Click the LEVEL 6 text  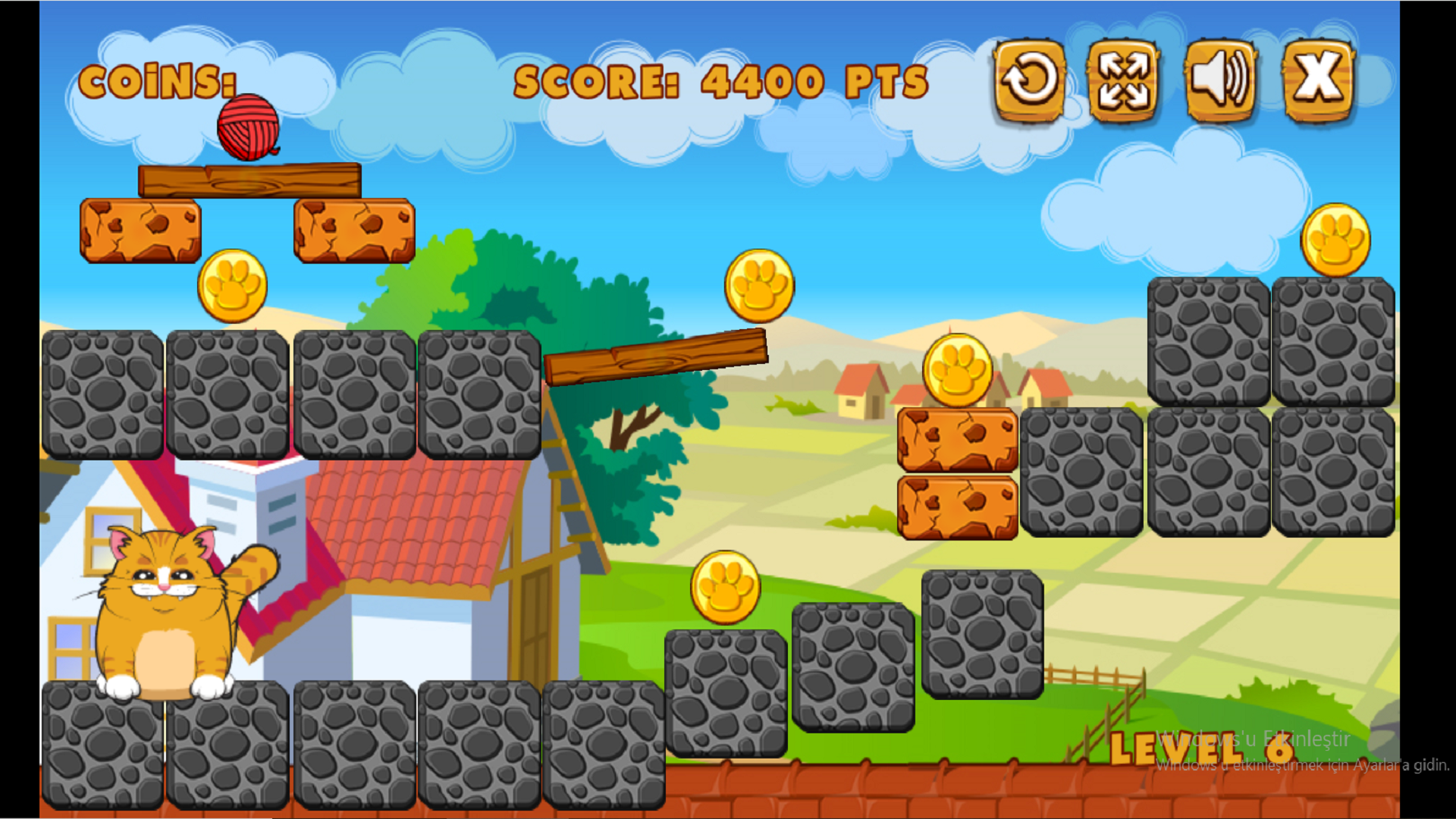pos(1202,747)
